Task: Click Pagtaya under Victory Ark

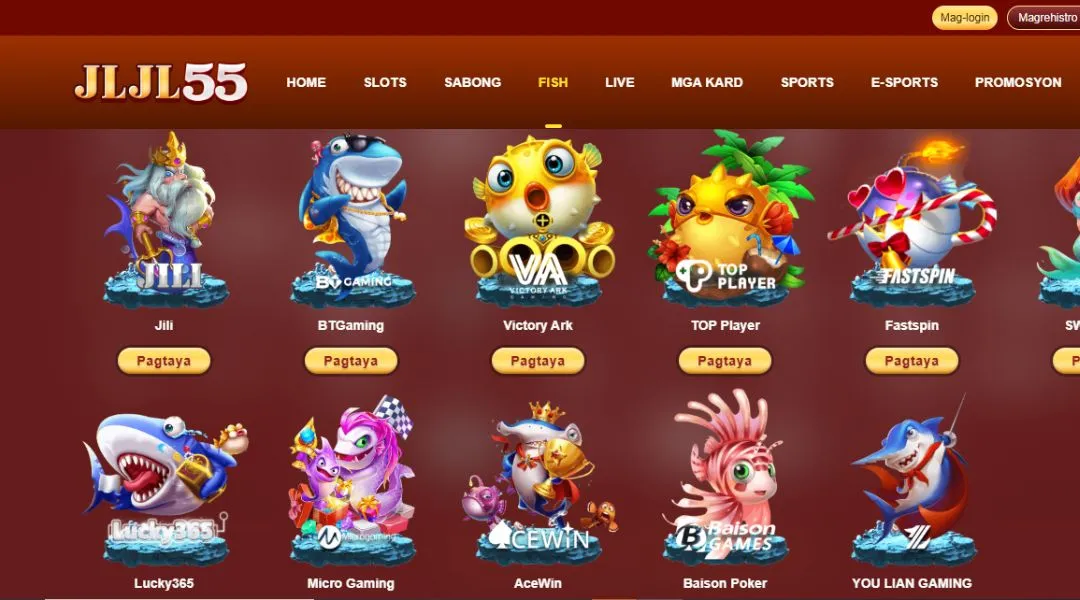Action: pyautogui.click(x=538, y=361)
